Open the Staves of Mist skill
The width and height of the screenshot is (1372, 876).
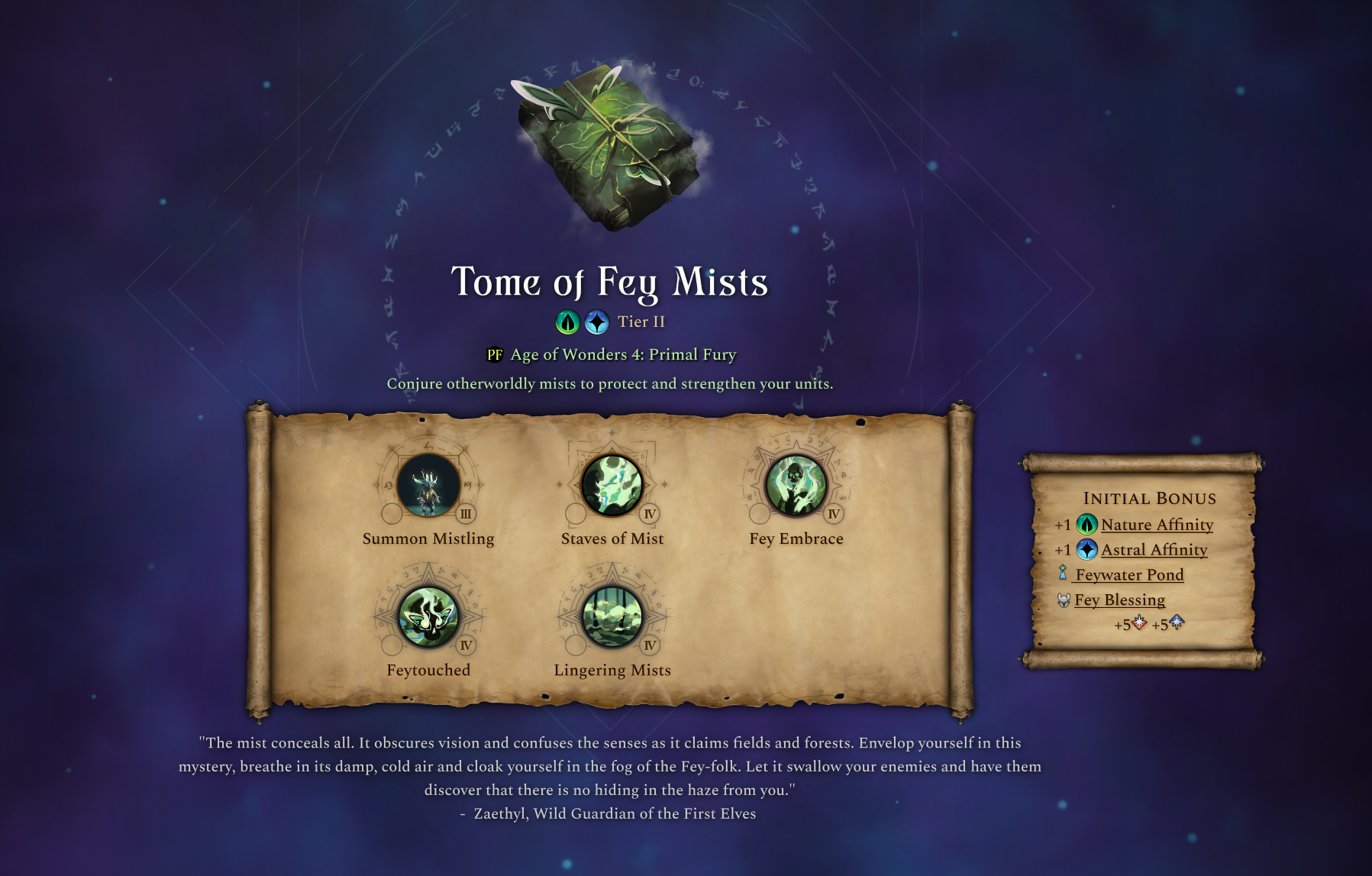point(612,486)
